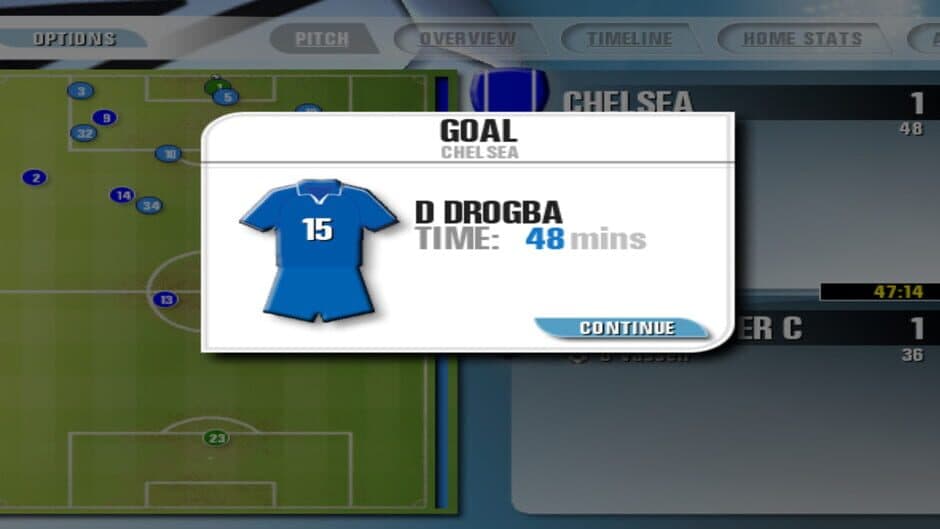
Task: Select player number 14 on pitch map
Action: click(x=122, y=195)
